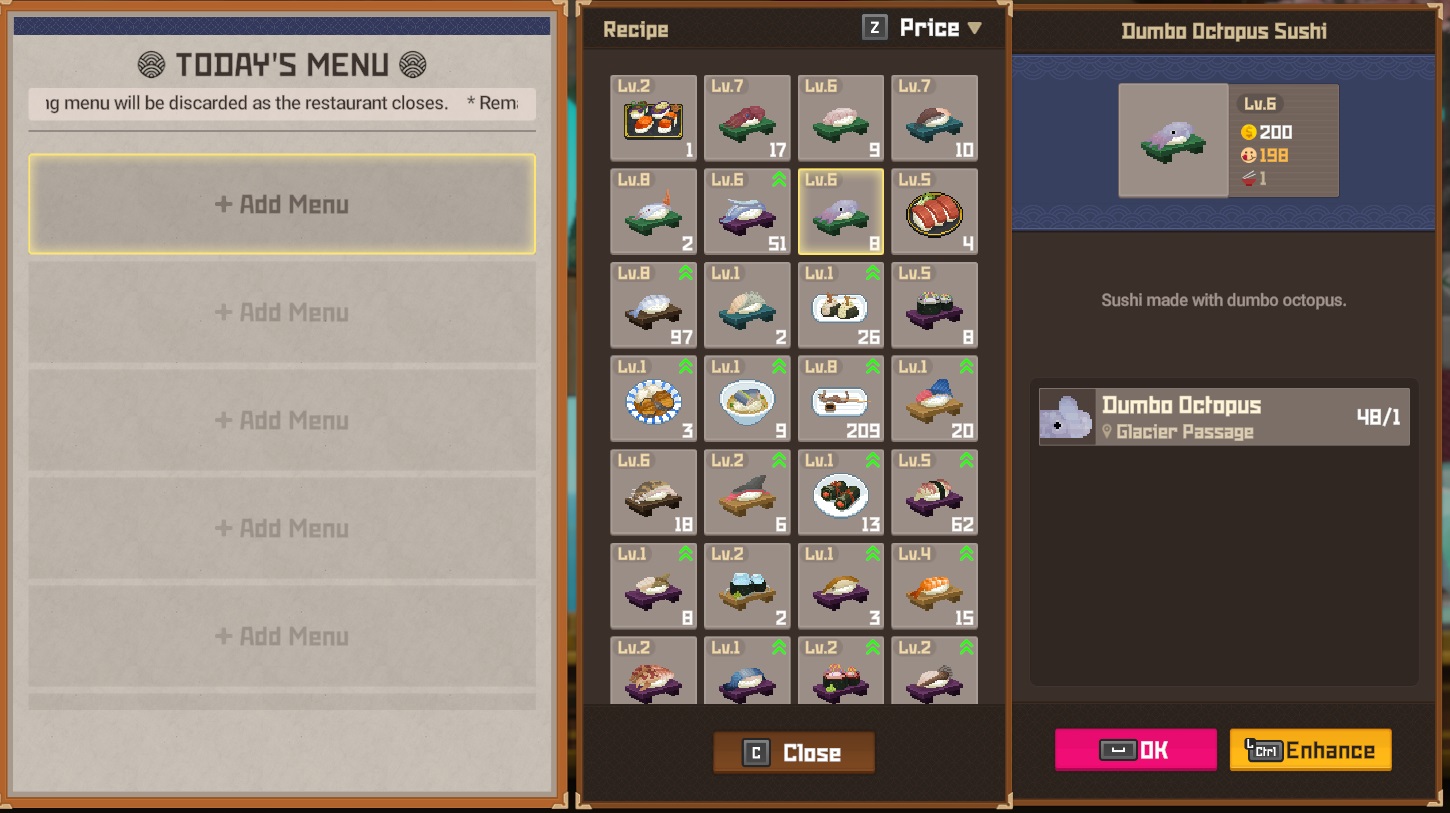1450x813 pixels.
Task: Select the Dumbo Octopus ingredient from Glacier Passage
Action: (x=1224, y=416)
